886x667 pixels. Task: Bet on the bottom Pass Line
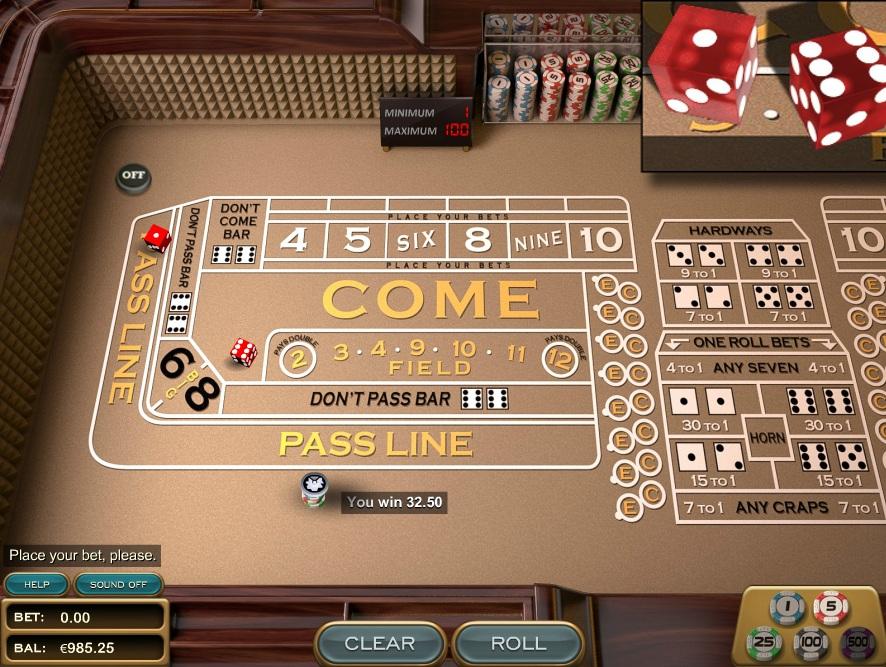(375, 443)
